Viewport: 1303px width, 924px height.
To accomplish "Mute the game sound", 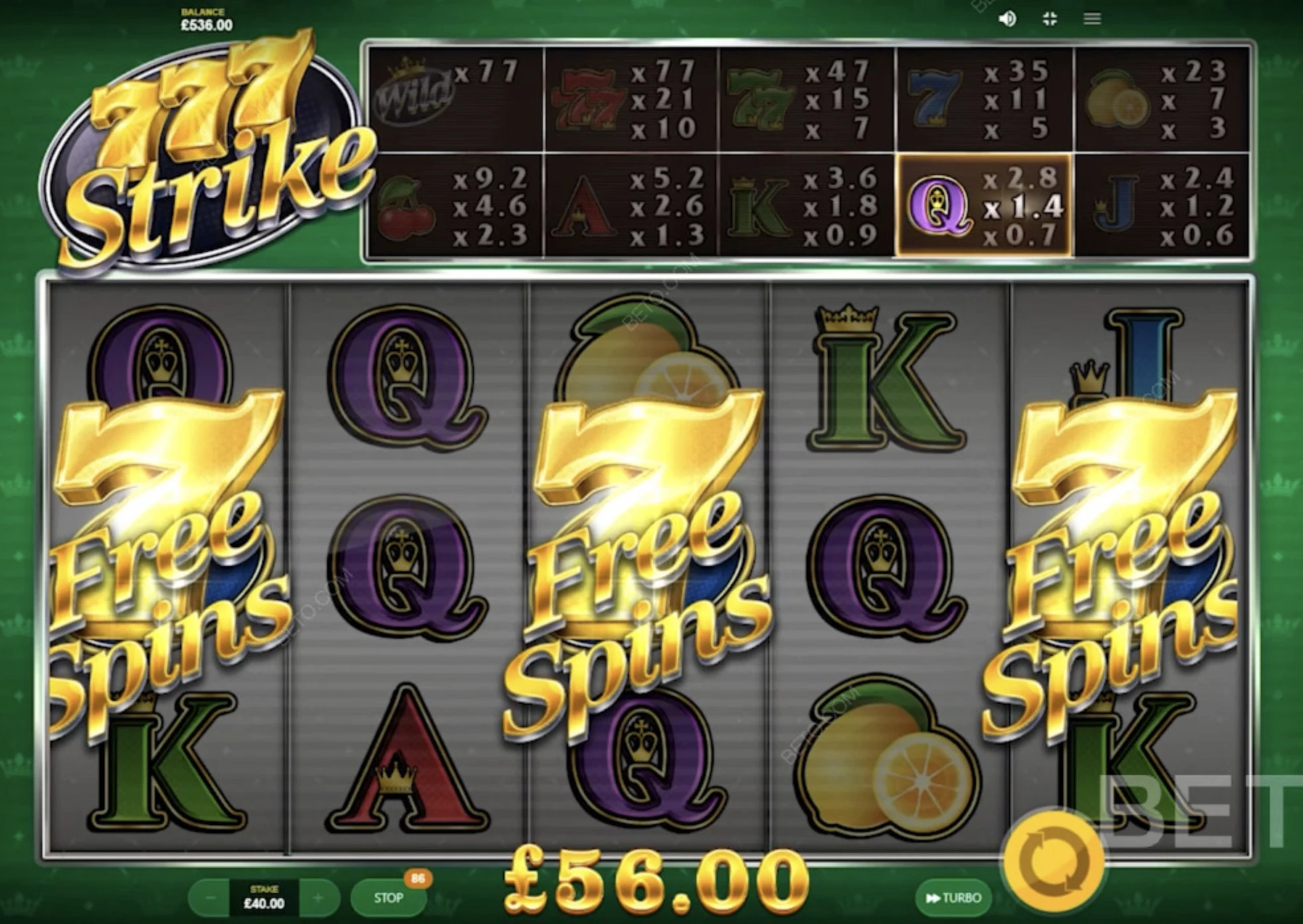I will pos(1007,19).
